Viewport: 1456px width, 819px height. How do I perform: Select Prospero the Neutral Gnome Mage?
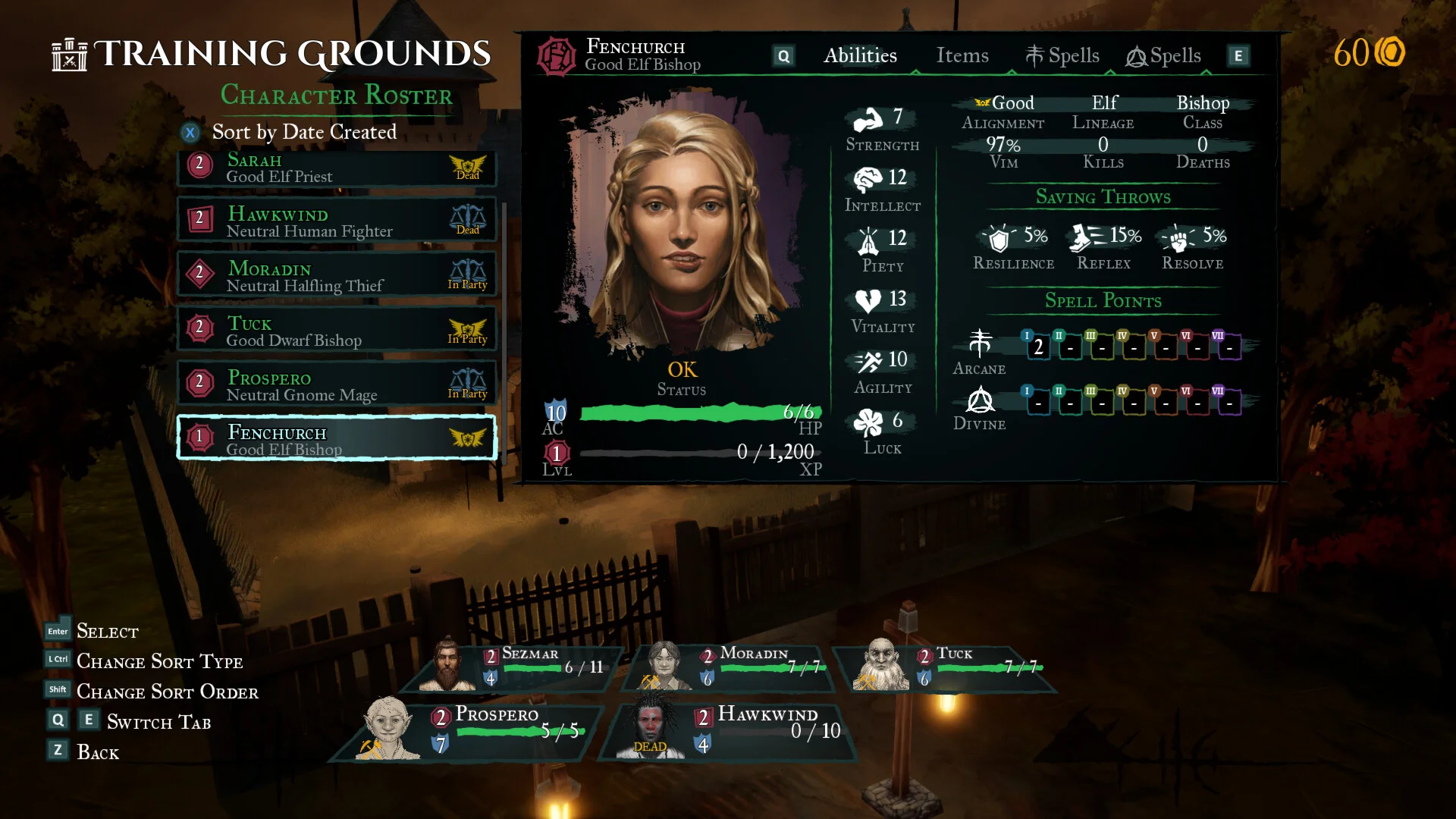click(336, 384)
